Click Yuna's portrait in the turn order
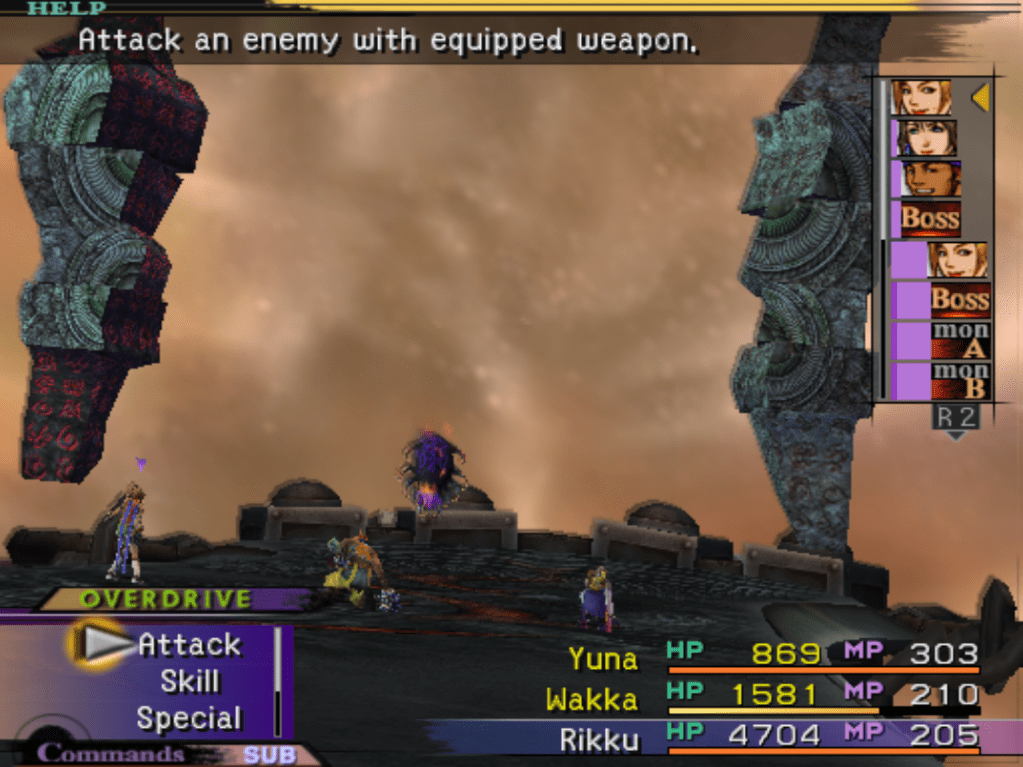Image resolution: width=1023 pixels, height=767 pixels. pos(925,138)
